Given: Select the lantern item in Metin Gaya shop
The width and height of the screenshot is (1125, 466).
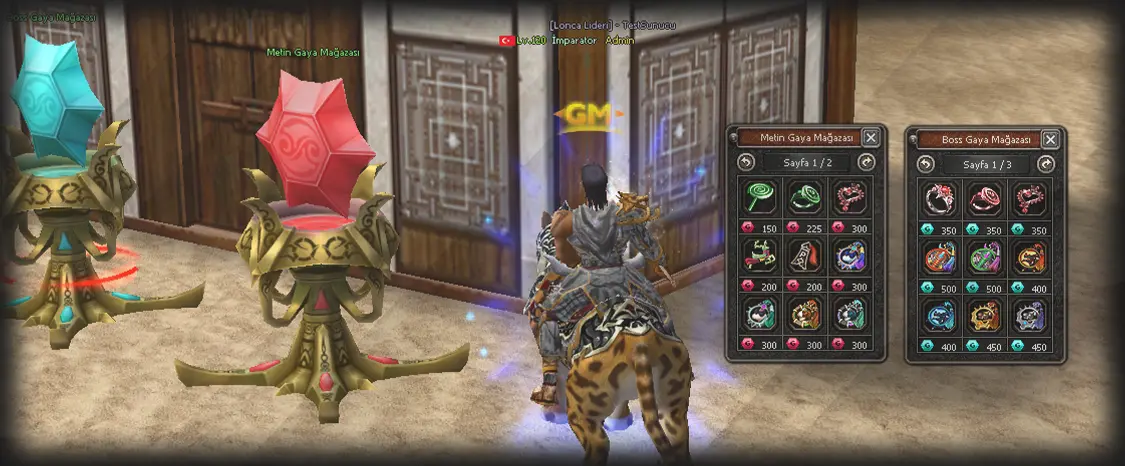Looking at the screenshot, I should click(x=806, y=256).
